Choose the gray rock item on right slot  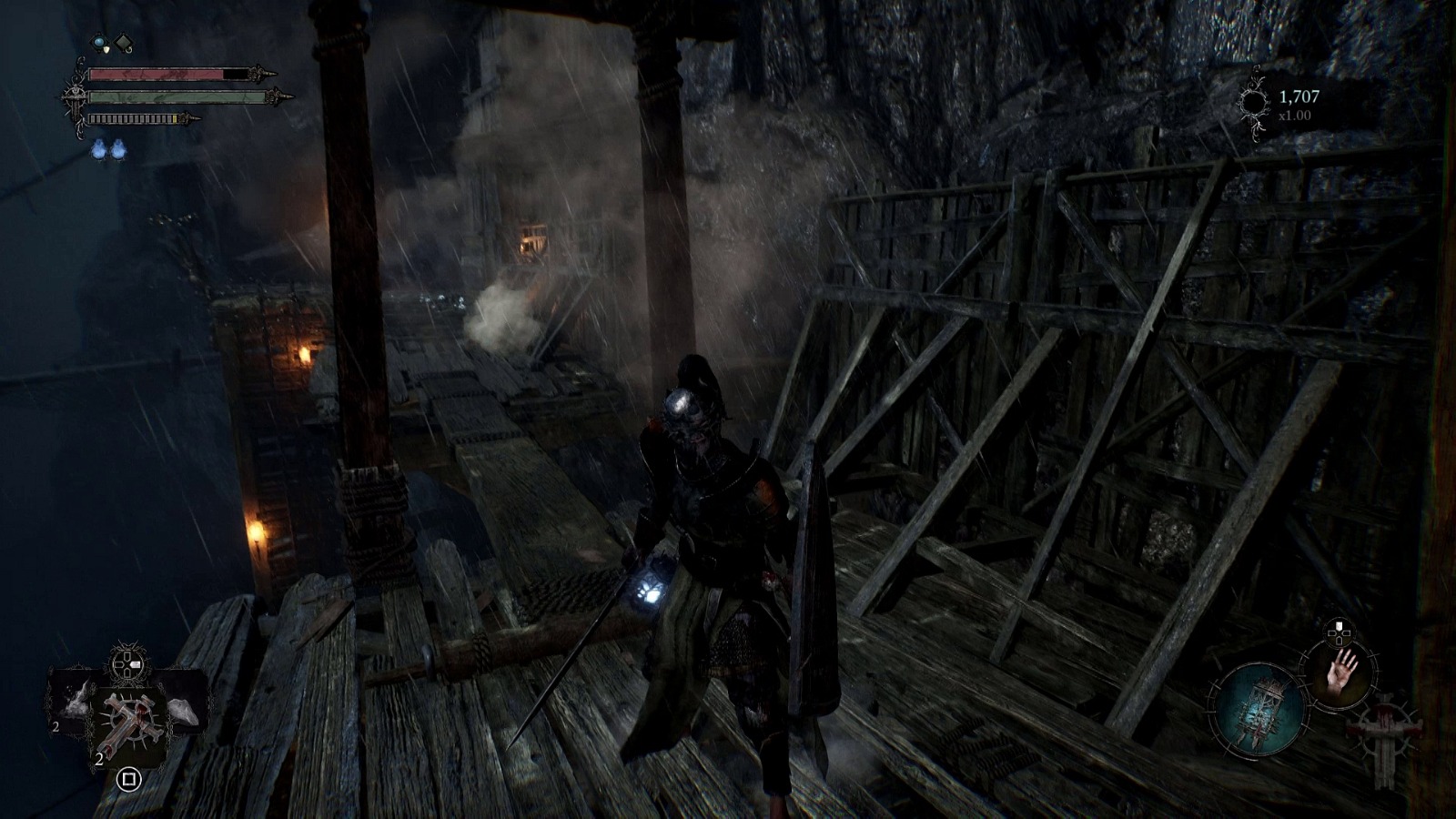click(182, 710)
